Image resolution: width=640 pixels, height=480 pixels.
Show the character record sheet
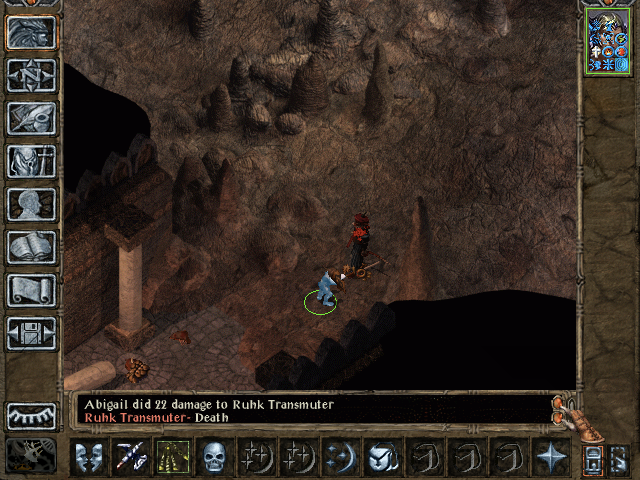(31, 204)
